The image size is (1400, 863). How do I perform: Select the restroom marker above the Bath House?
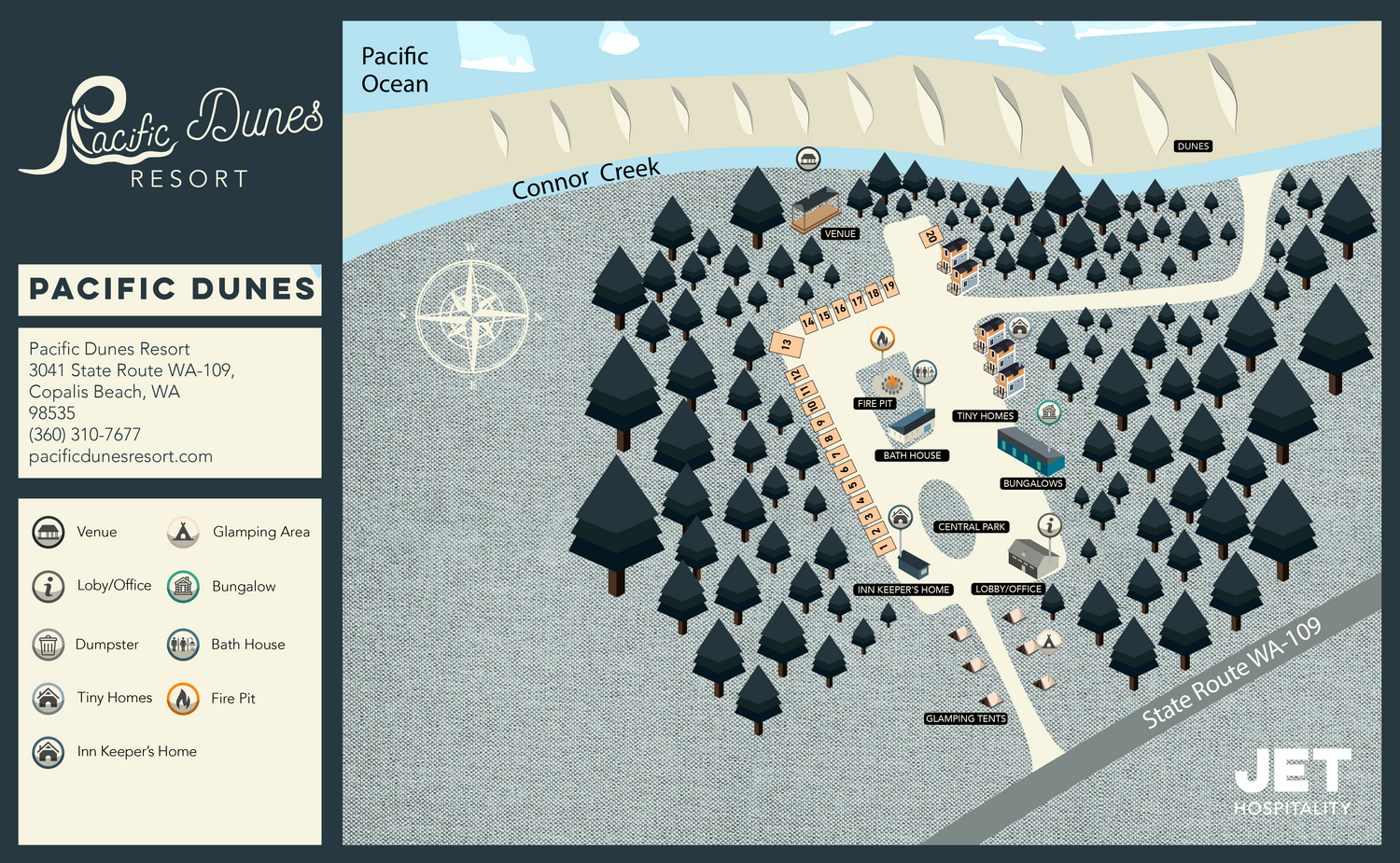pyautogui.click(x=924, y=372)
